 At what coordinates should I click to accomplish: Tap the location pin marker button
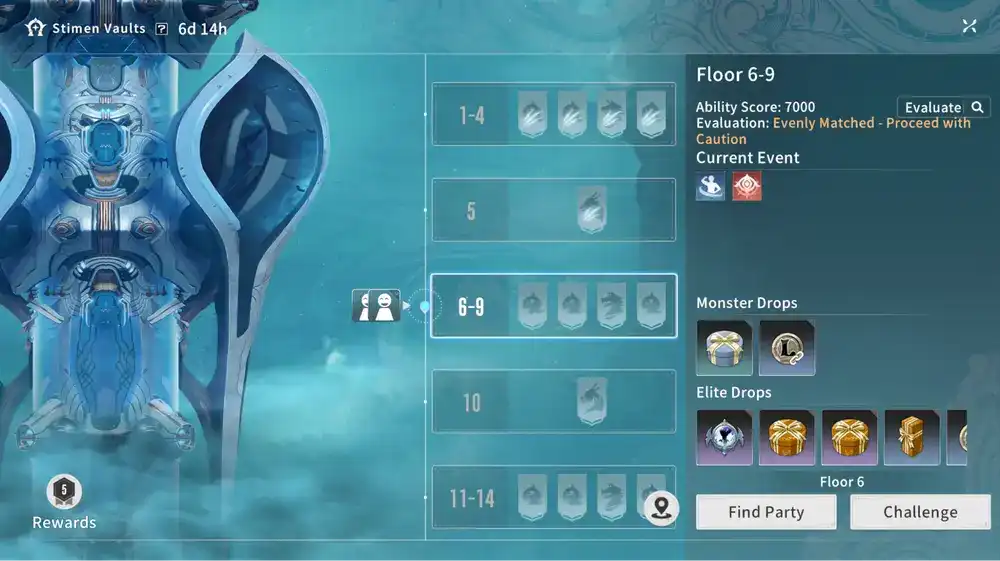(661, 508)
